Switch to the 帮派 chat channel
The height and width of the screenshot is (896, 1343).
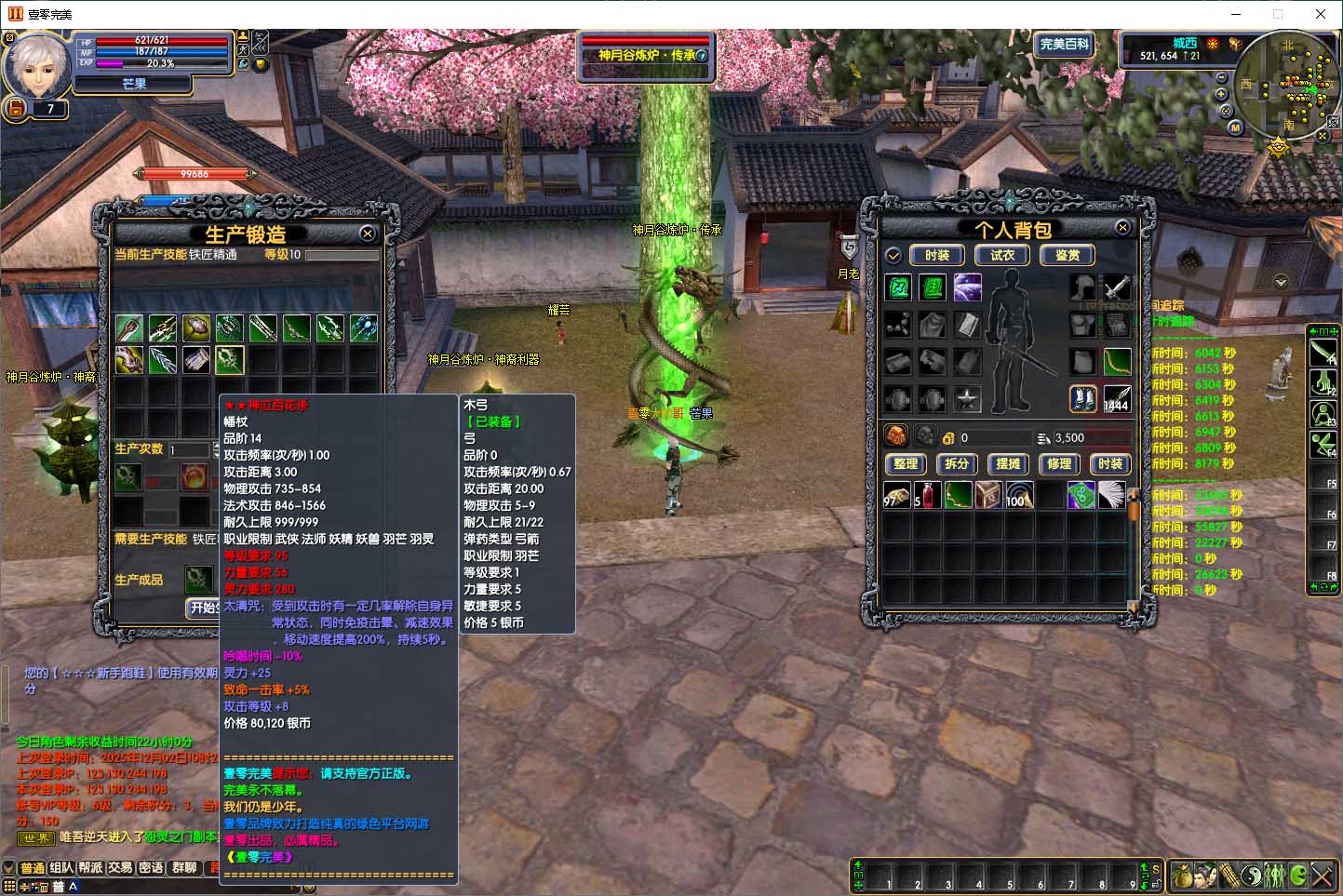(90, 868)
